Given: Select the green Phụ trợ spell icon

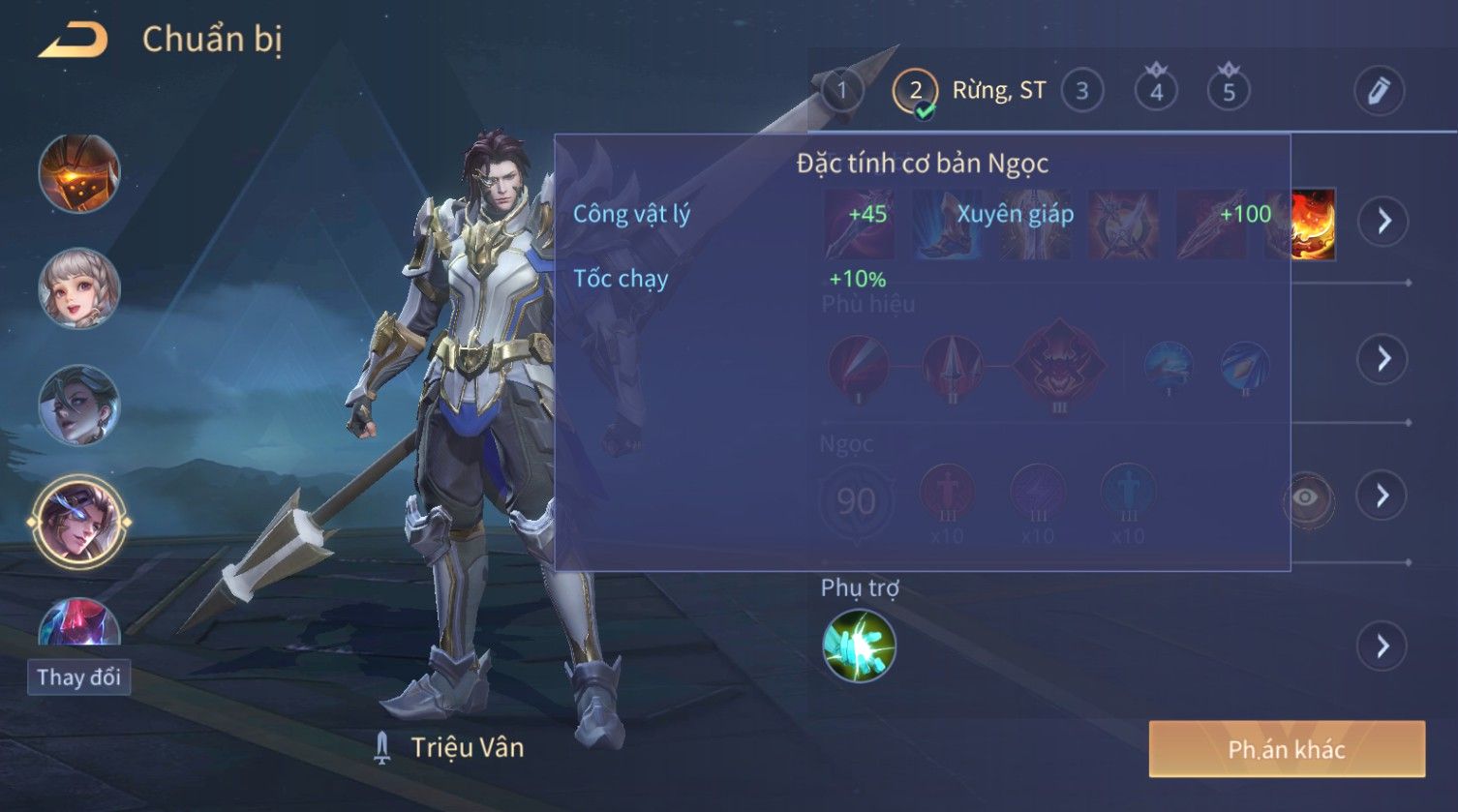Looking at the screenshot, I should (859, 646).
